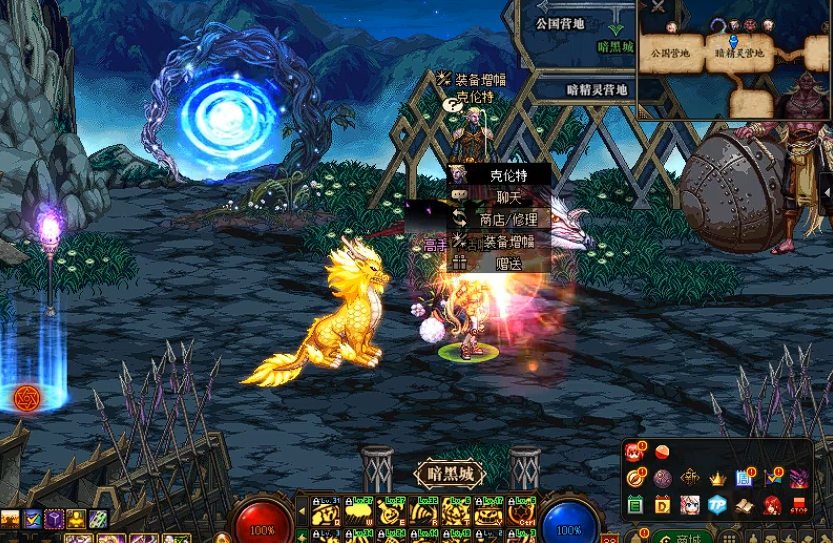Viewport: 833px width, 543px height.
Task: Open the green E calendar icon
Action: point(635,505)
